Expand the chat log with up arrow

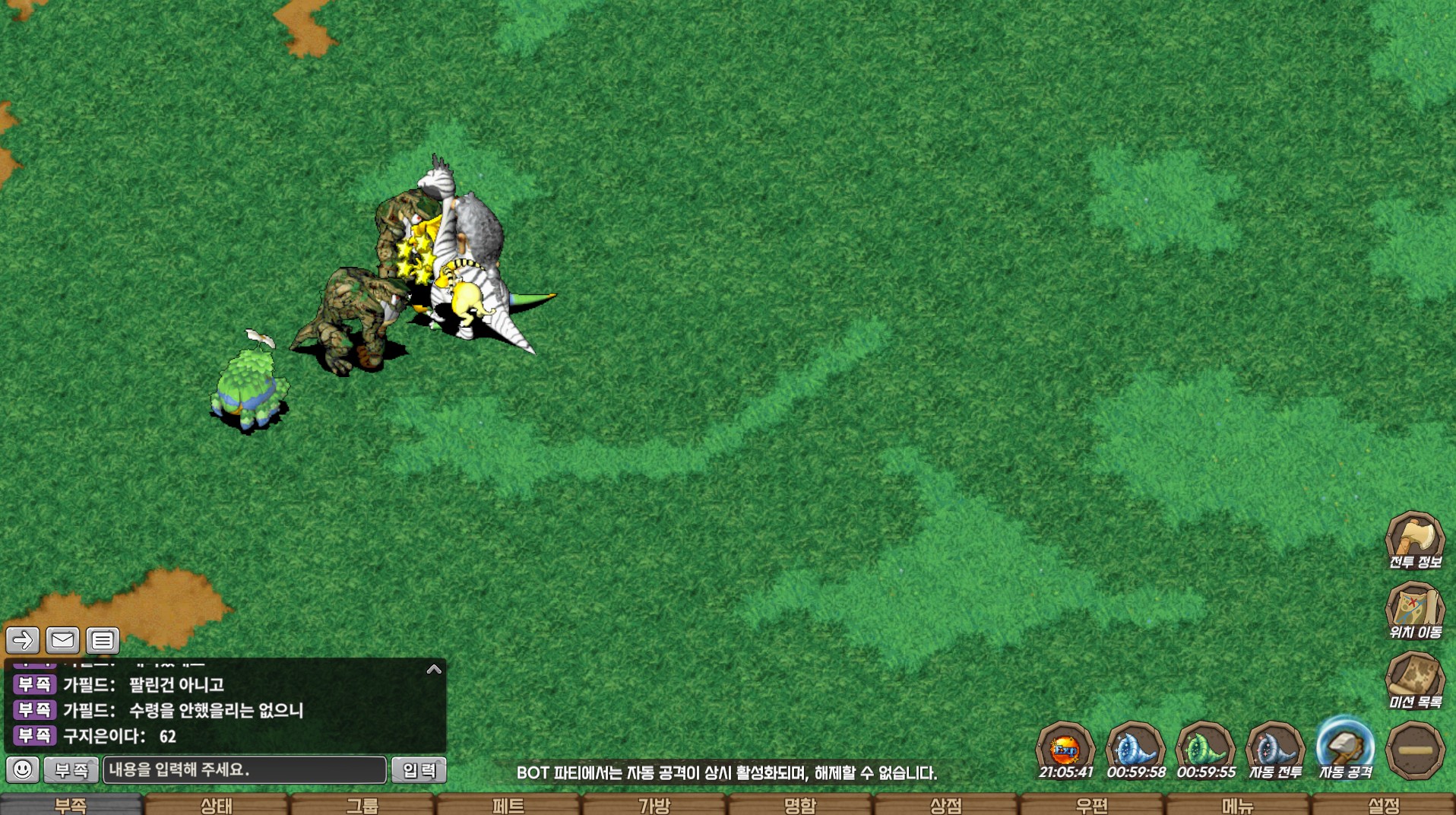pyautogui.click(x=434, y=670)
